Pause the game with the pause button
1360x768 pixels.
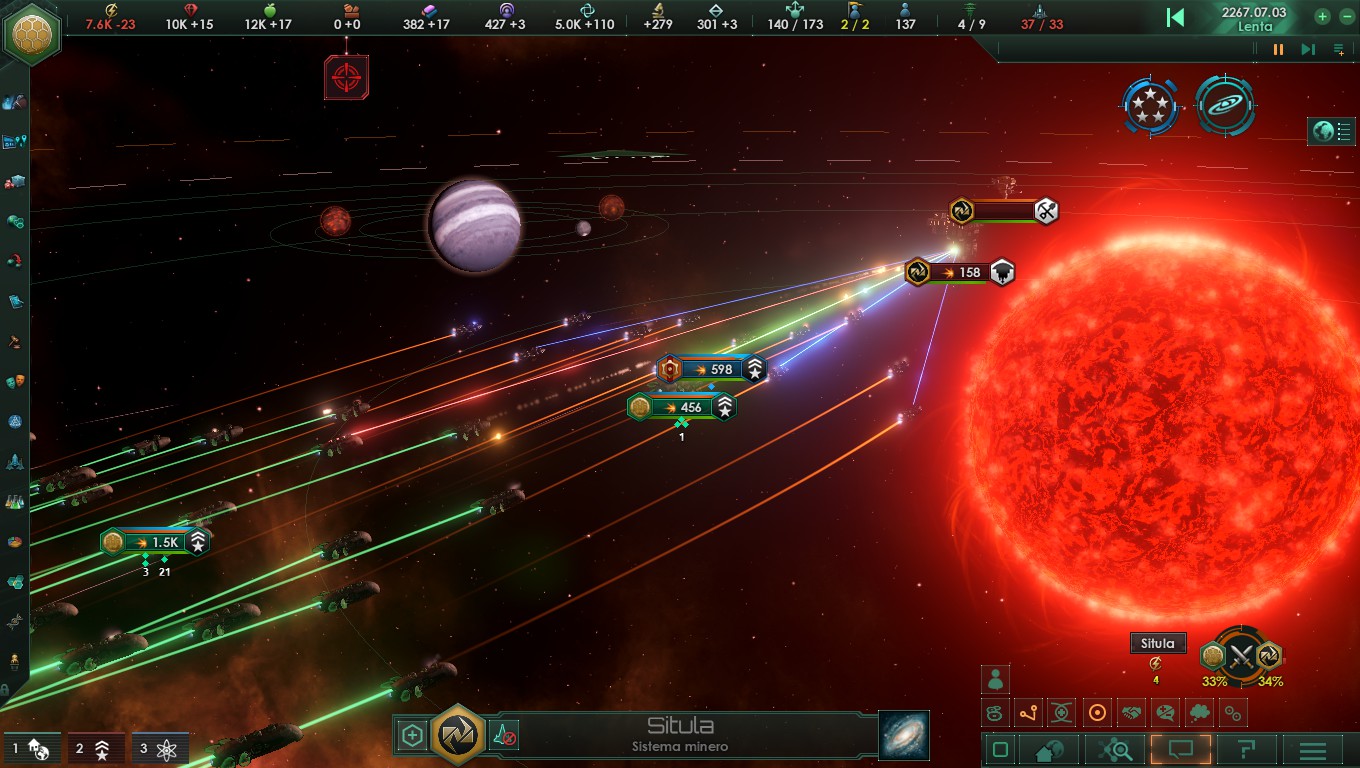coord(1278,49)
